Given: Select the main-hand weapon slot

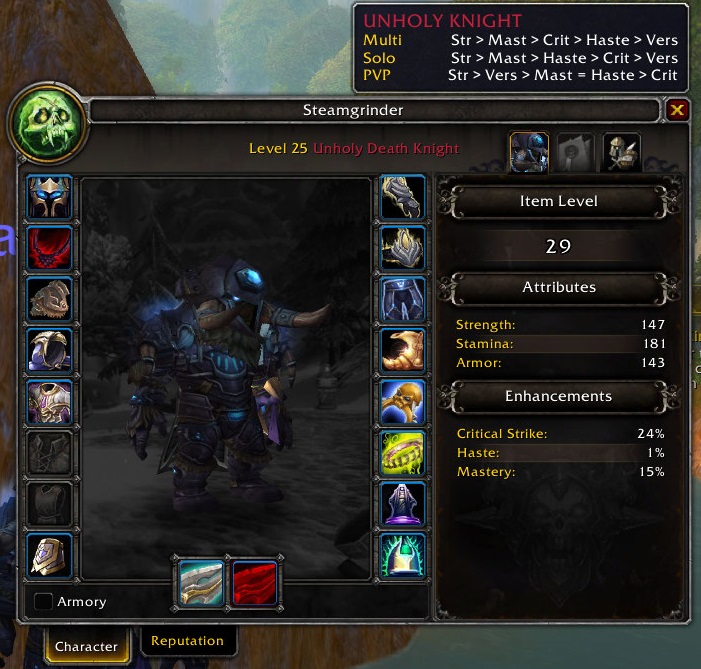Looking at the screenshot, I should pyautogui.click(x=202, y=583).
